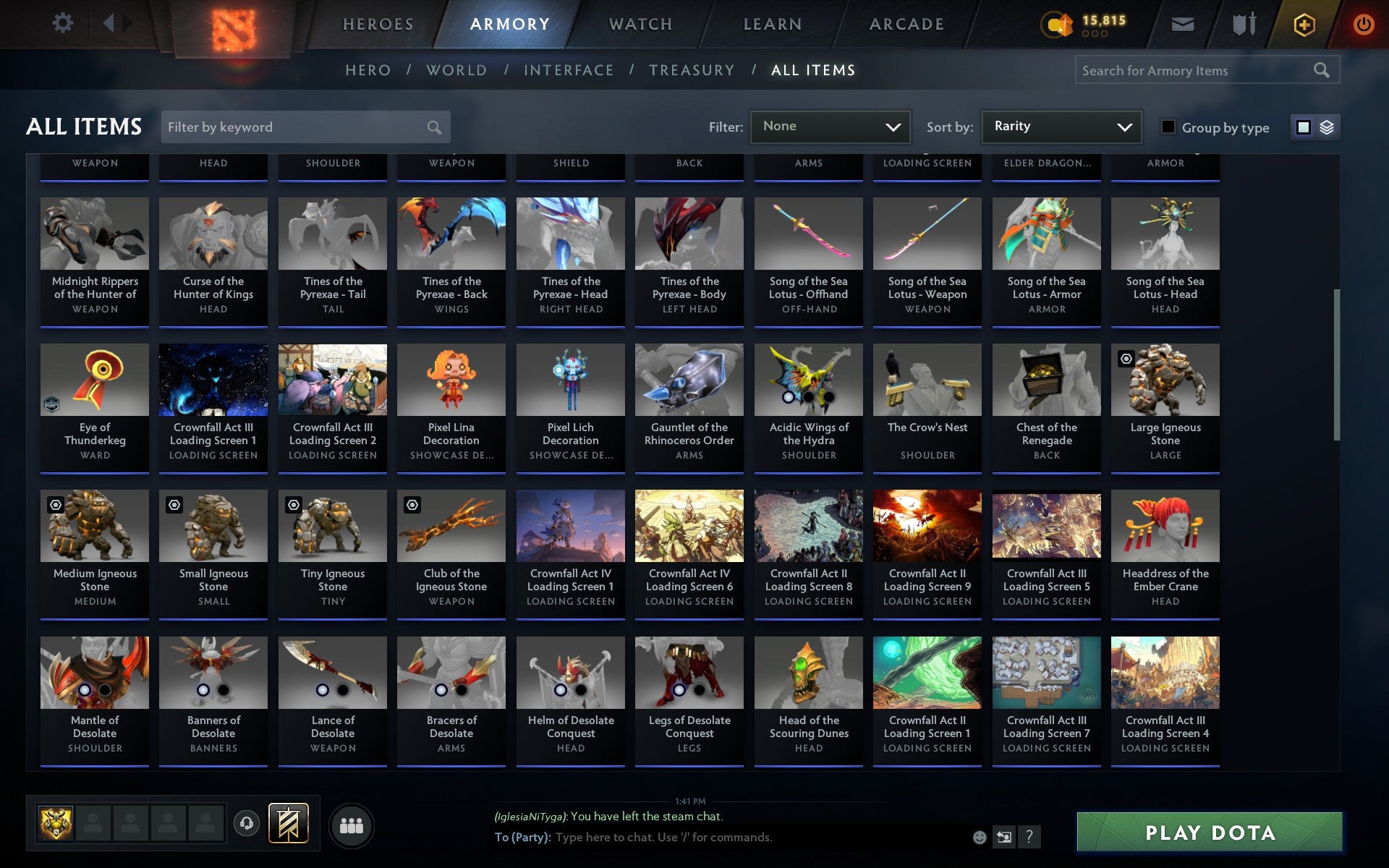Open the settings gear menu
The width and height of the screenshot is (1389, 868).
click(x=64, y=23)
